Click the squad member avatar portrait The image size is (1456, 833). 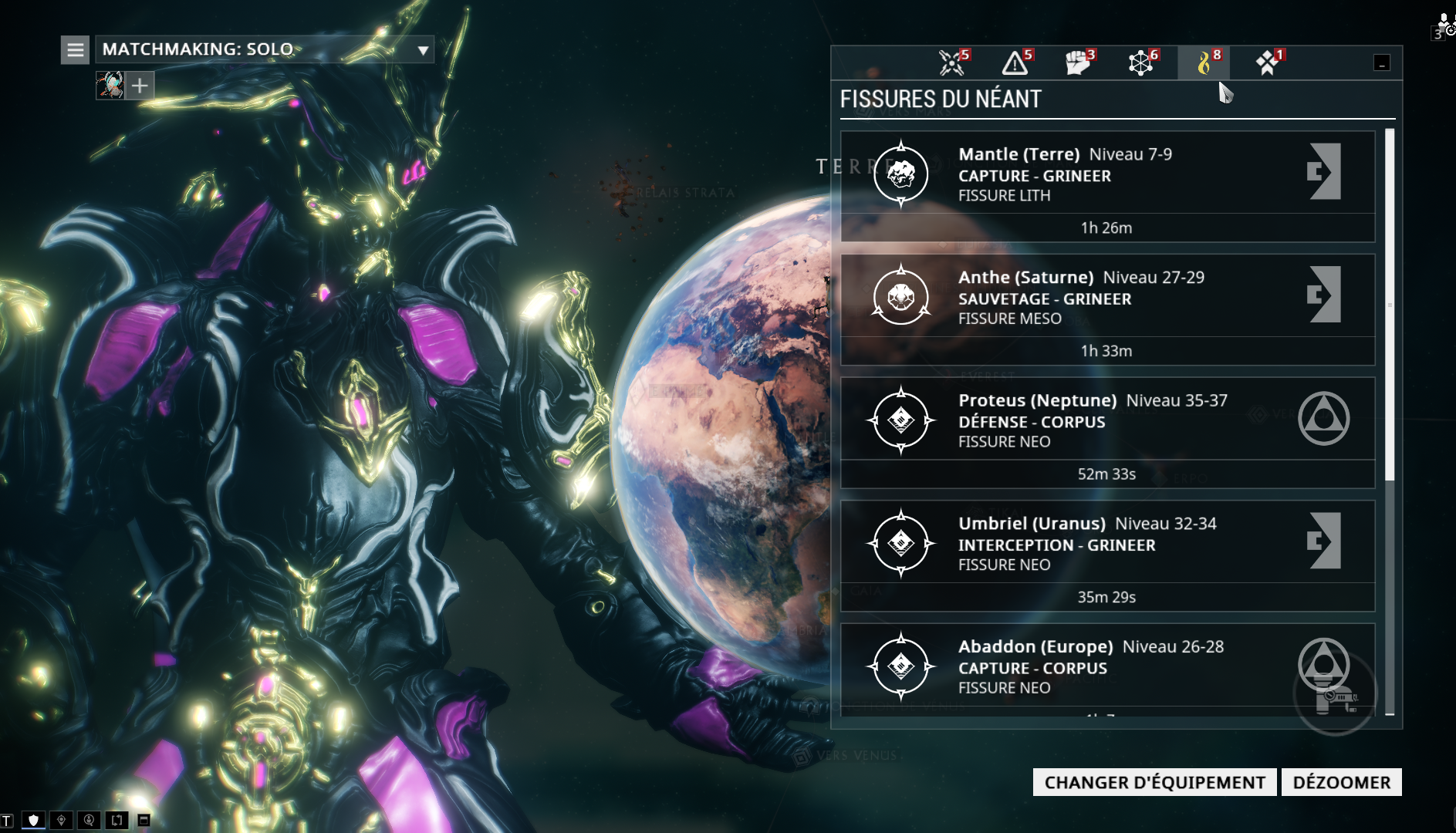click(110, 85)
